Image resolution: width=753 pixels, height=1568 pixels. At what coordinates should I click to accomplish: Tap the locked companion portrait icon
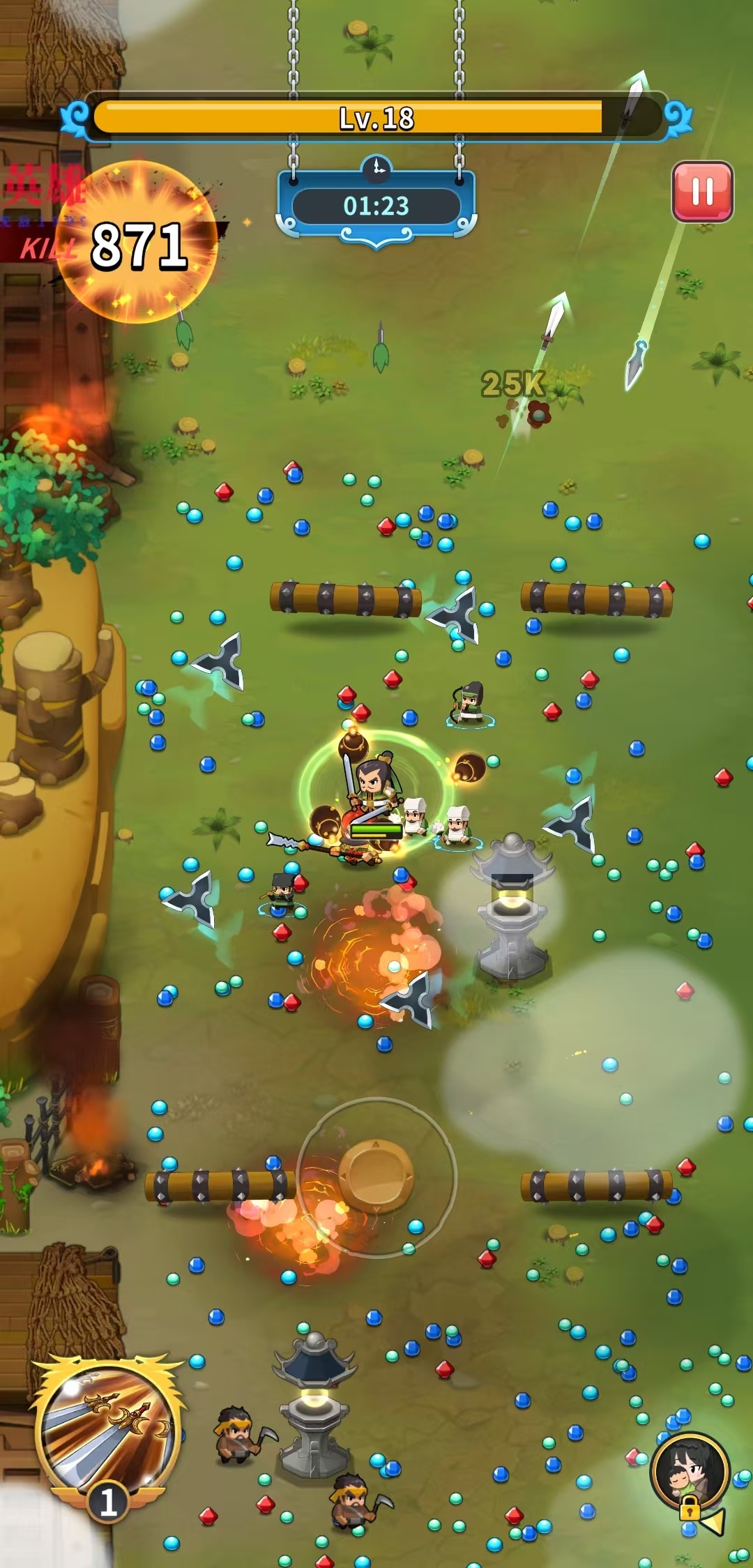690,1470
